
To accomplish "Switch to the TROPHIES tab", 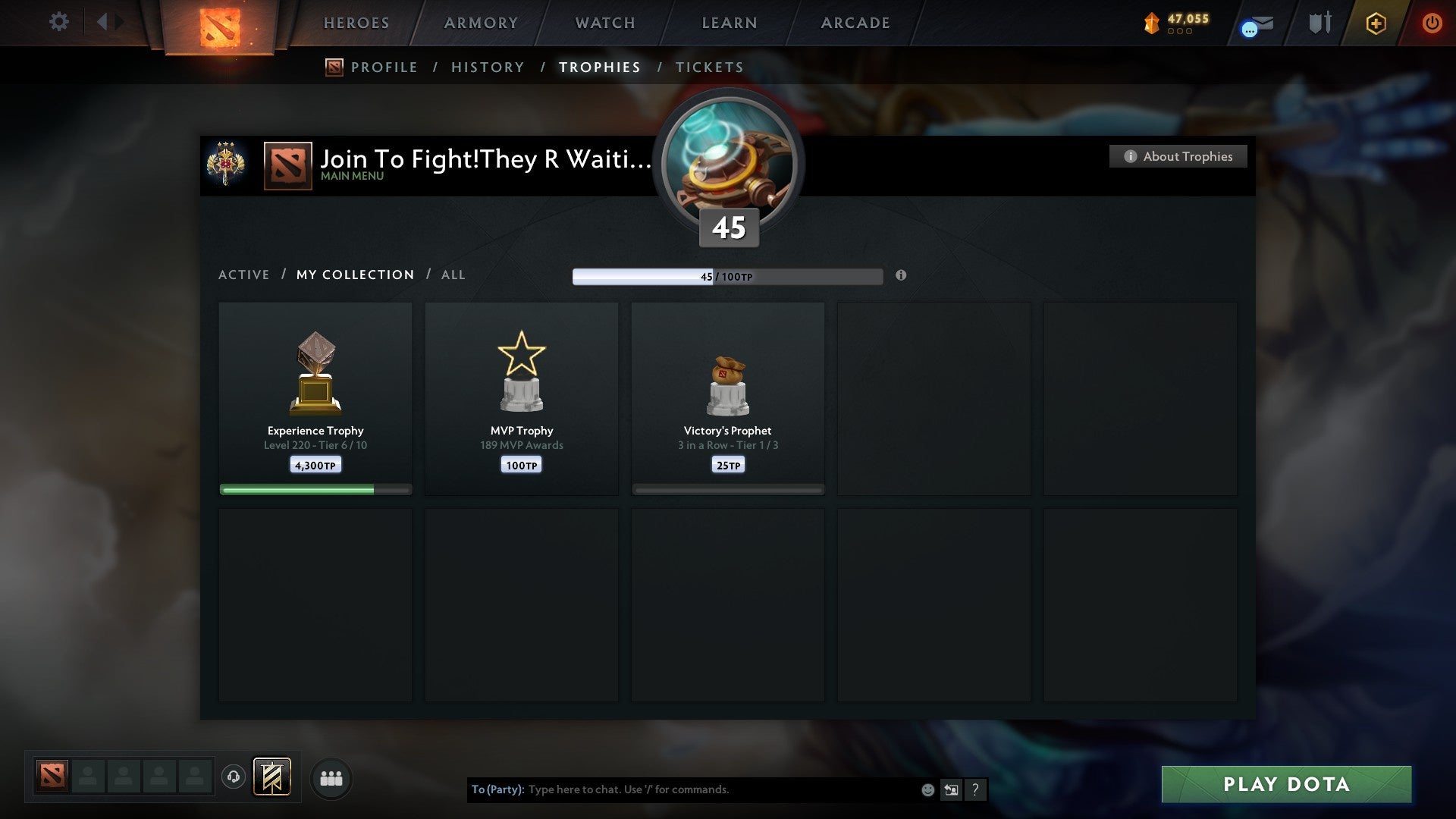I will click(x=600, y=67).
